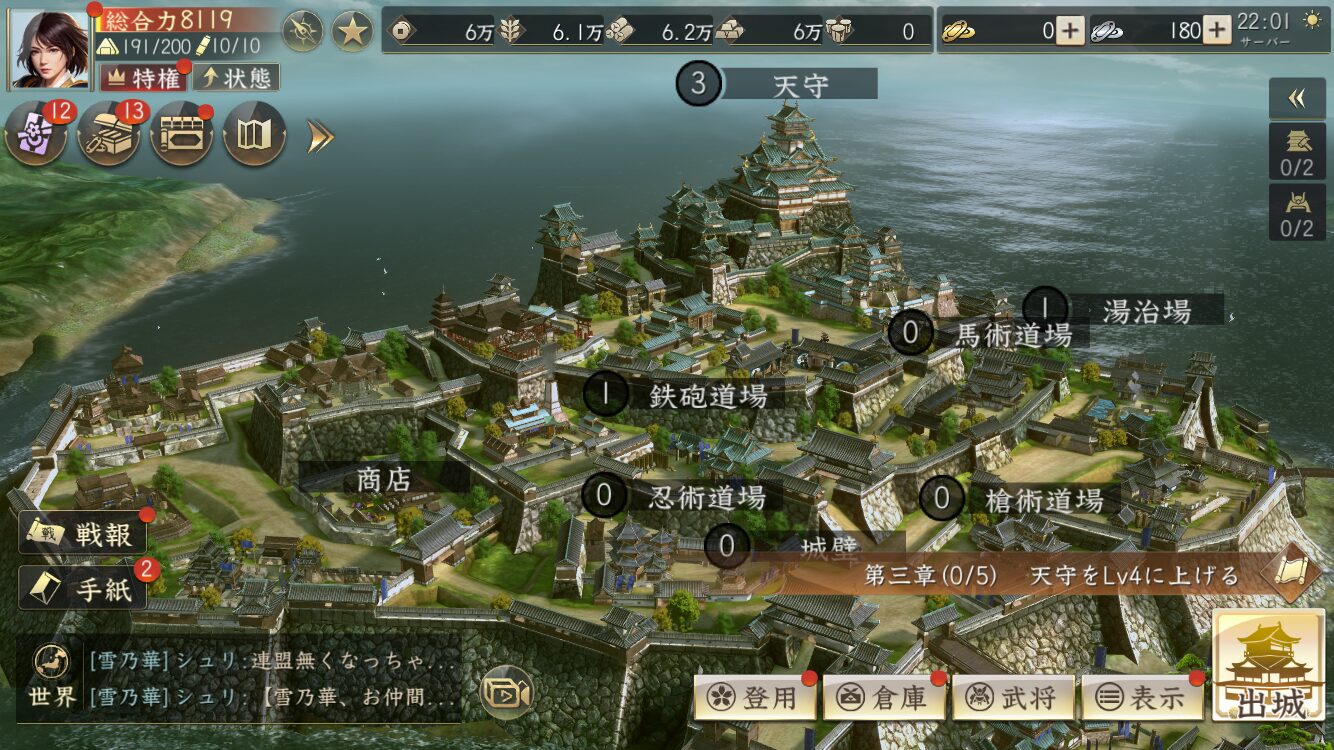The image size is (1334, 750).
Task: Show the 状態 status panel
Action: 236,77
